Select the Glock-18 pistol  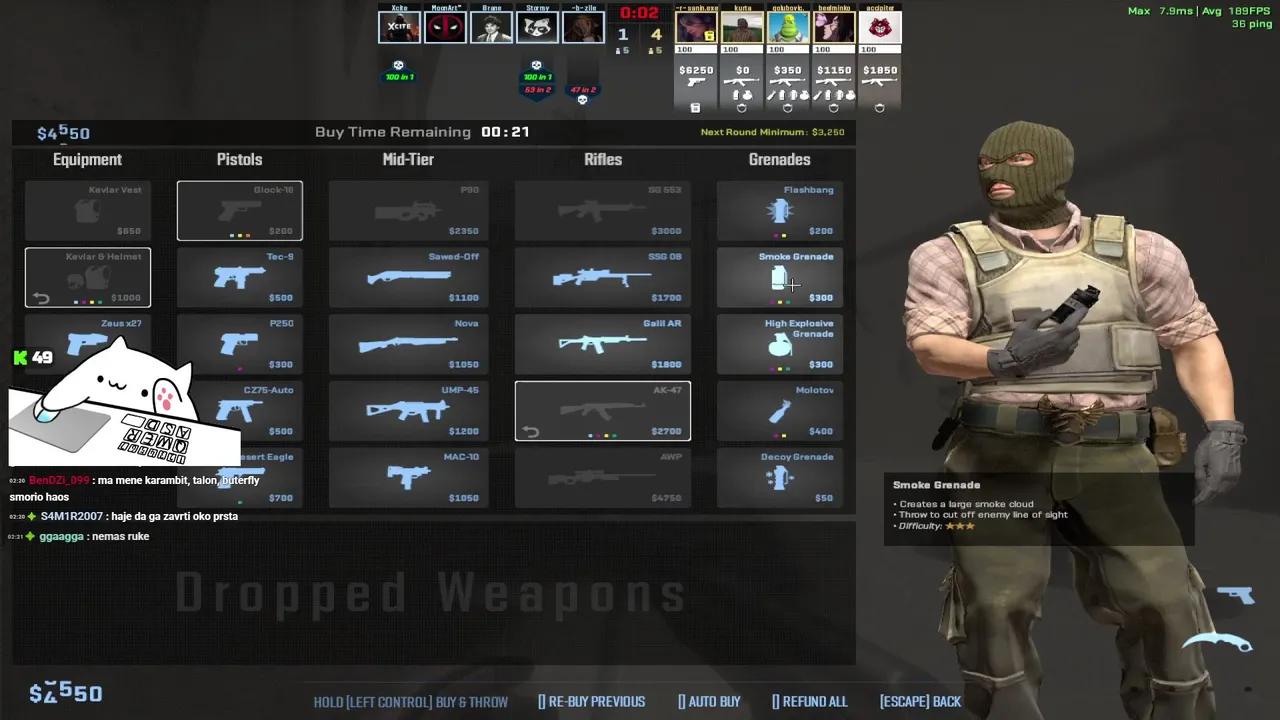coord(239,210)
